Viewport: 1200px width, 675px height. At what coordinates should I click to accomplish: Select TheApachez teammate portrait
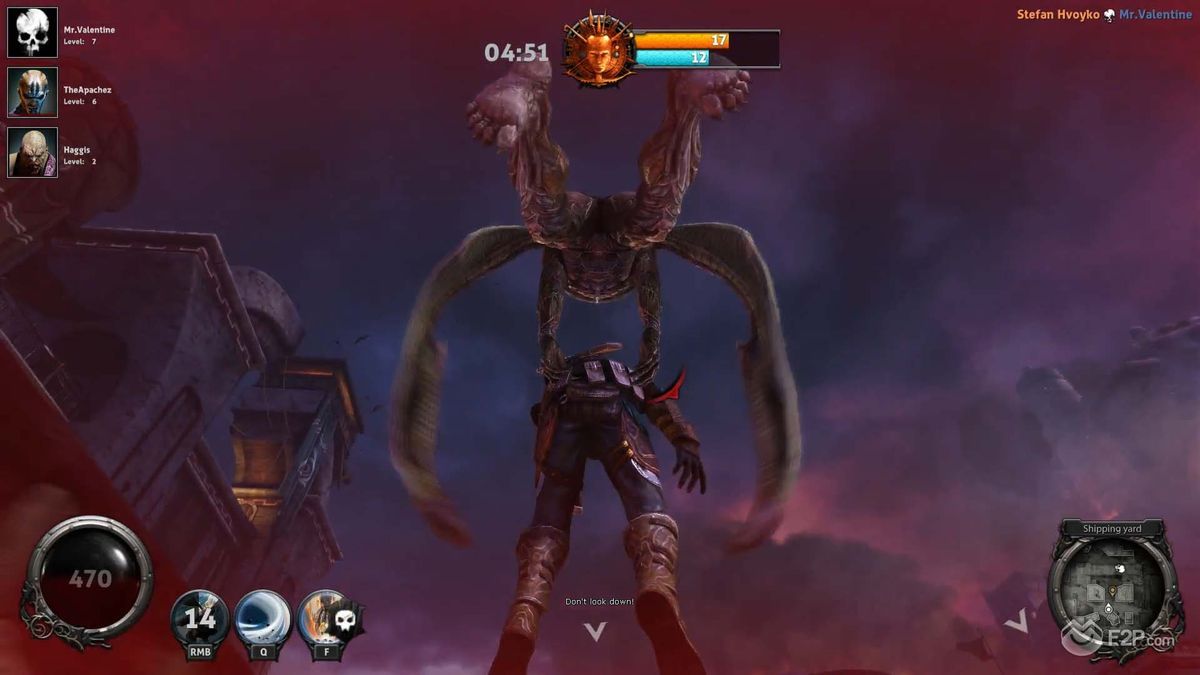(33, 93)
